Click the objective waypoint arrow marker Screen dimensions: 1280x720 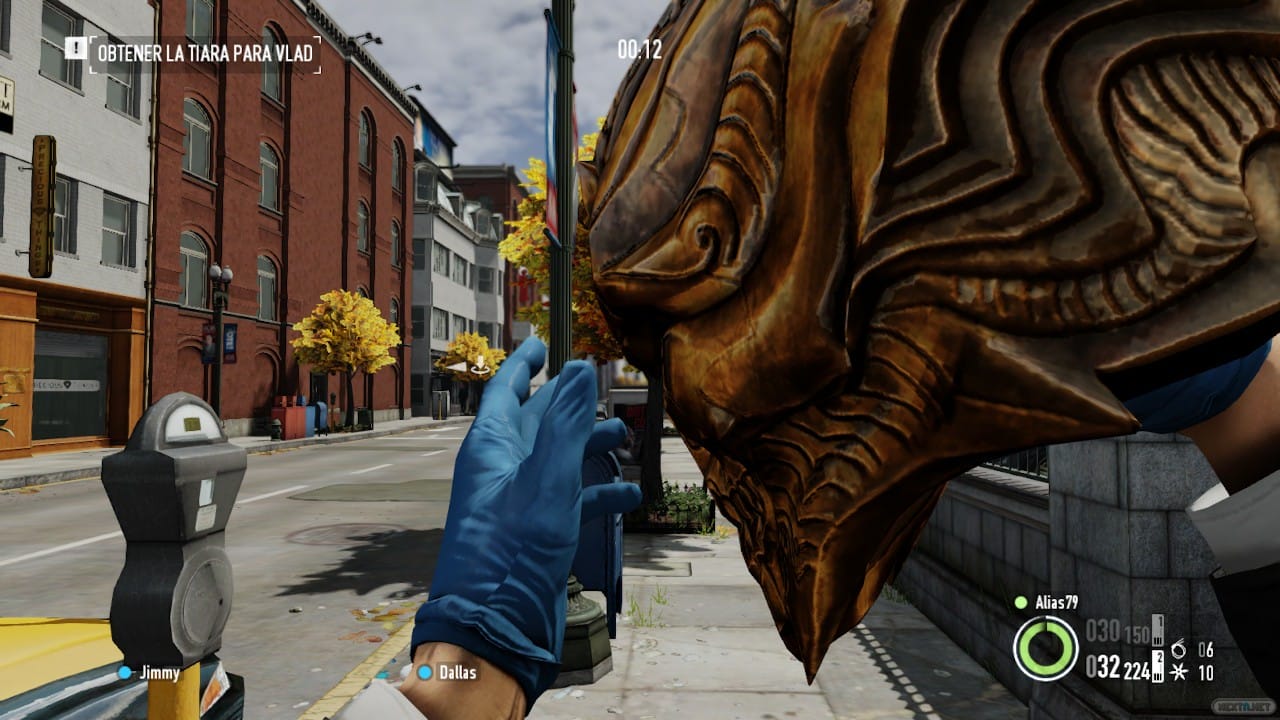pyautogui.click(x=481, y=364)
